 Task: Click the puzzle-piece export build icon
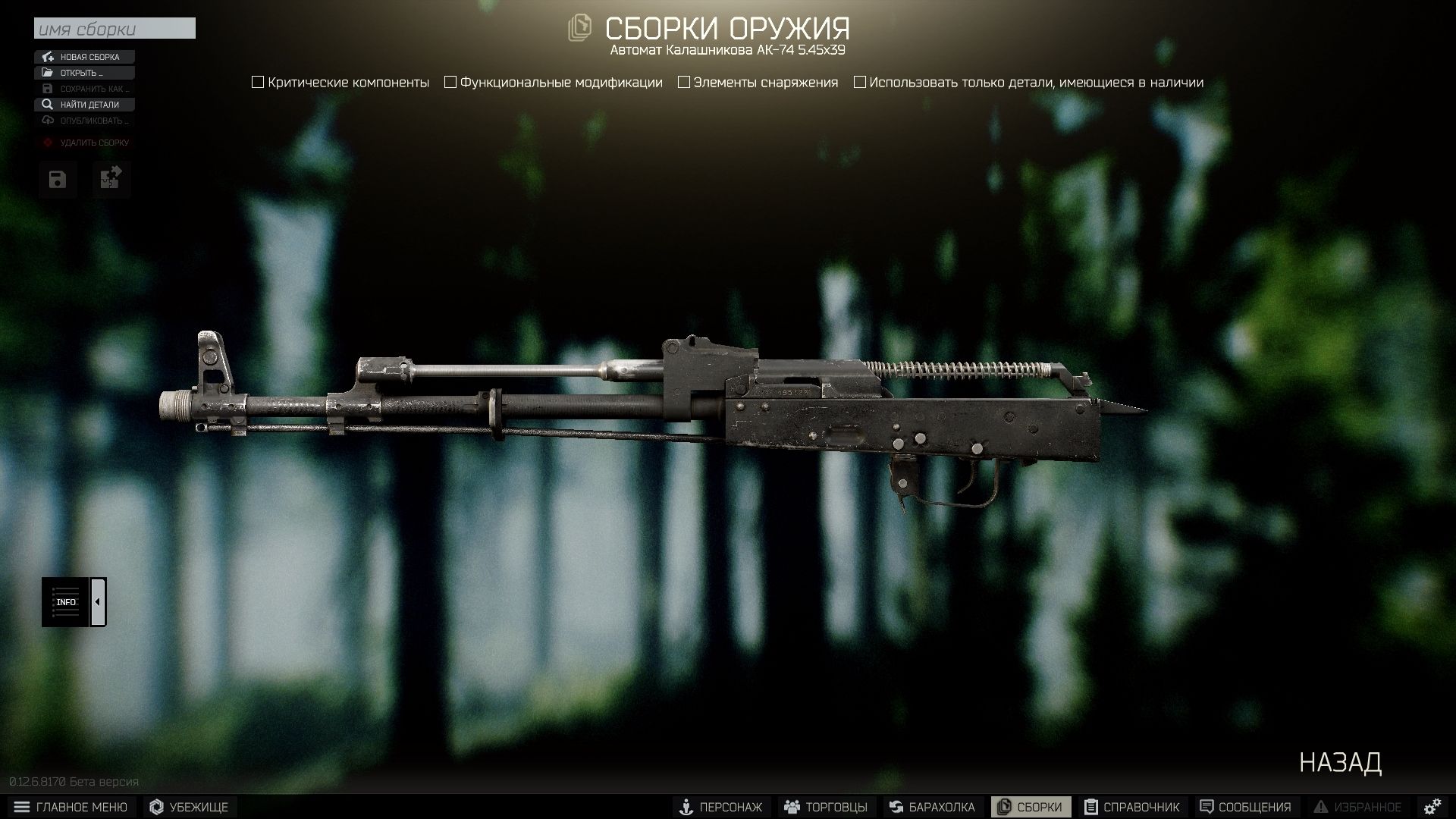point(111,179)
